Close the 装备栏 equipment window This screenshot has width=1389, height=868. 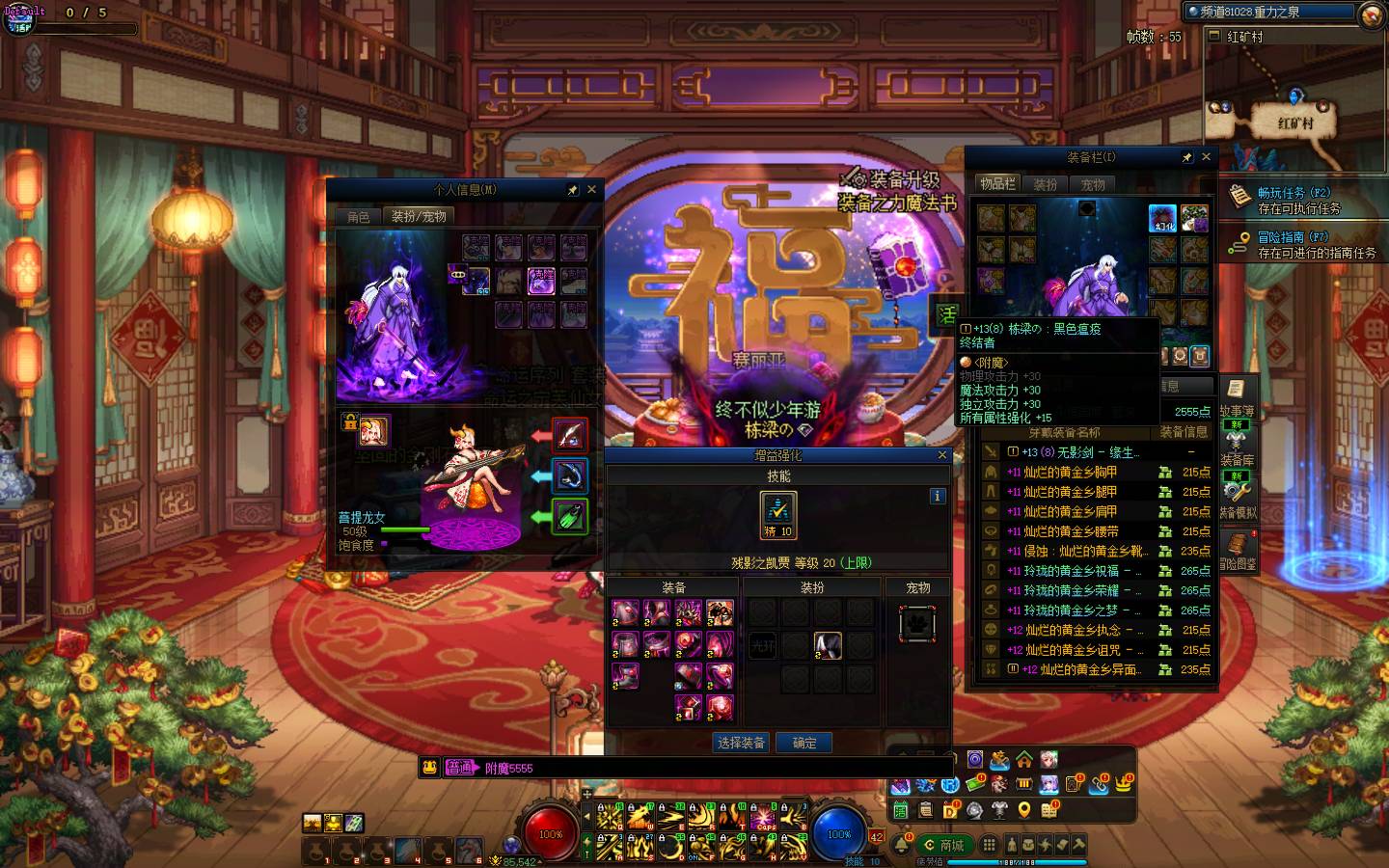(1206, 157)
